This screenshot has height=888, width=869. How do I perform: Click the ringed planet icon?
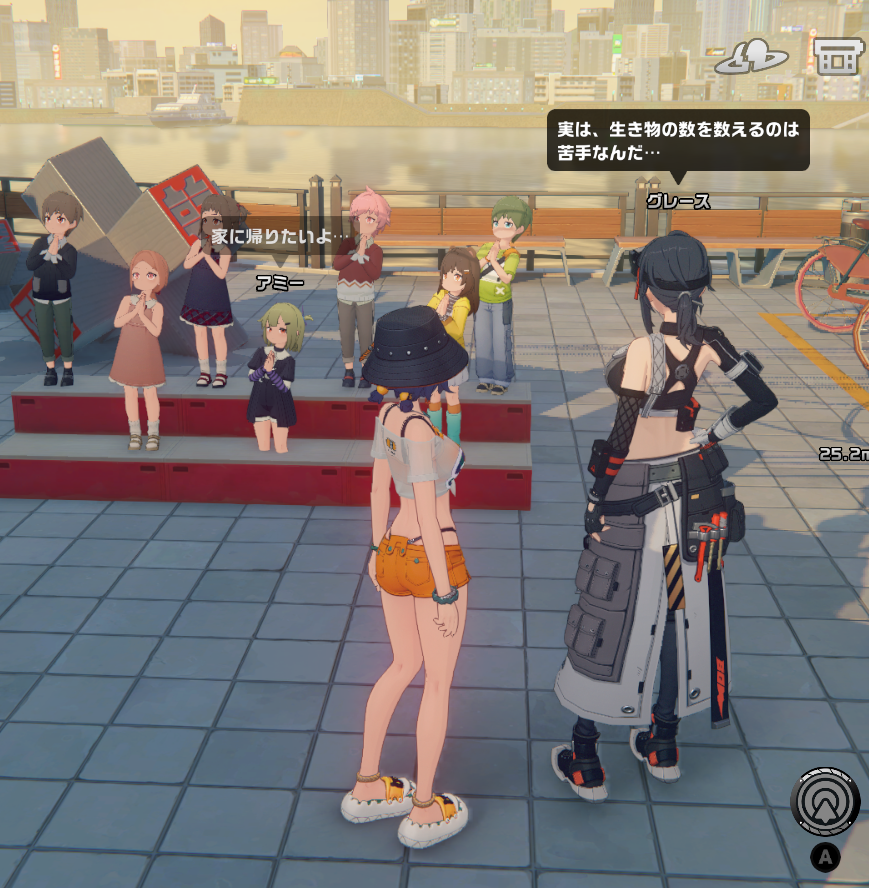(x=753, y=58)
